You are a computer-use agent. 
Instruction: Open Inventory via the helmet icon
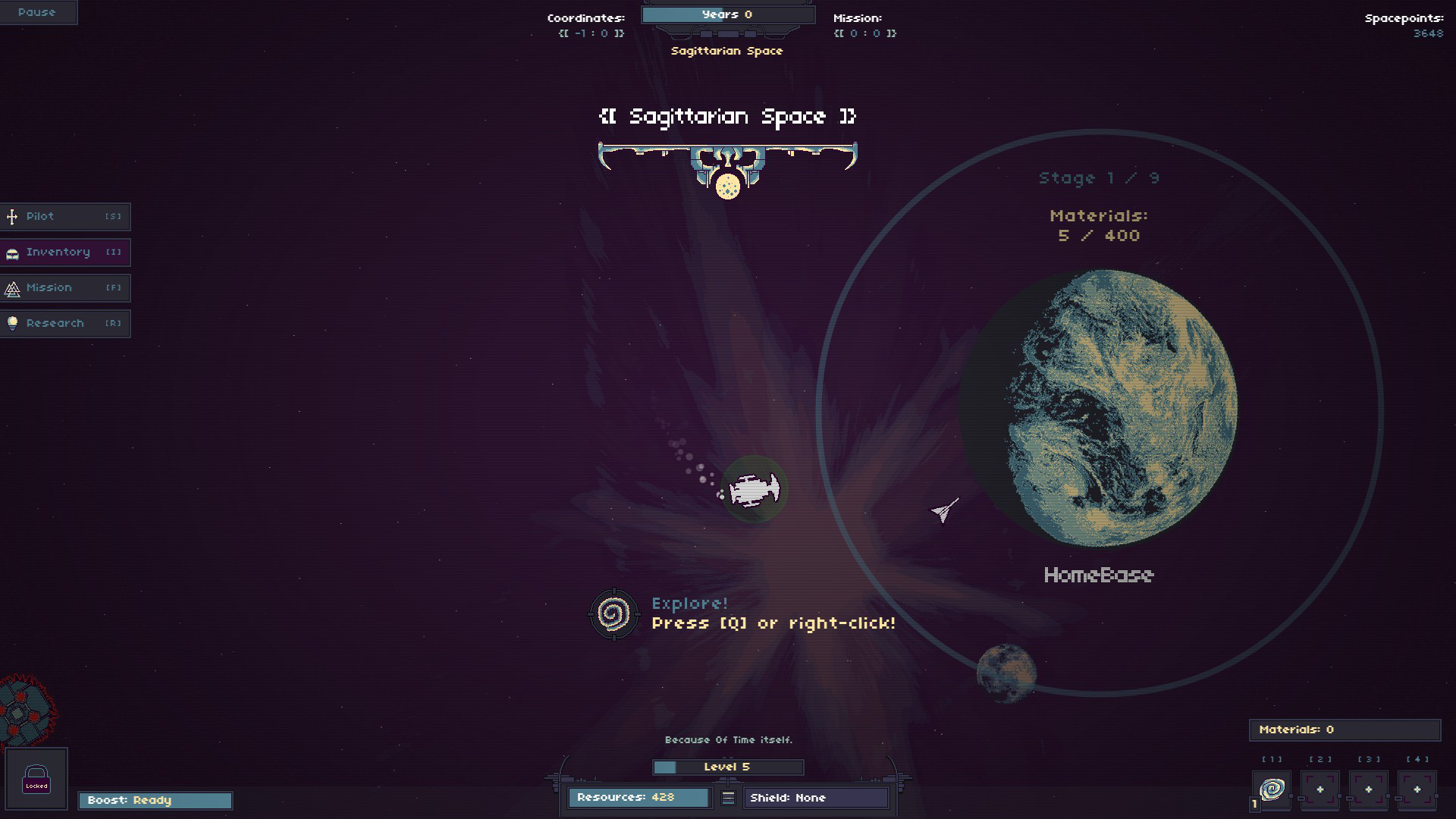[11, 252]
